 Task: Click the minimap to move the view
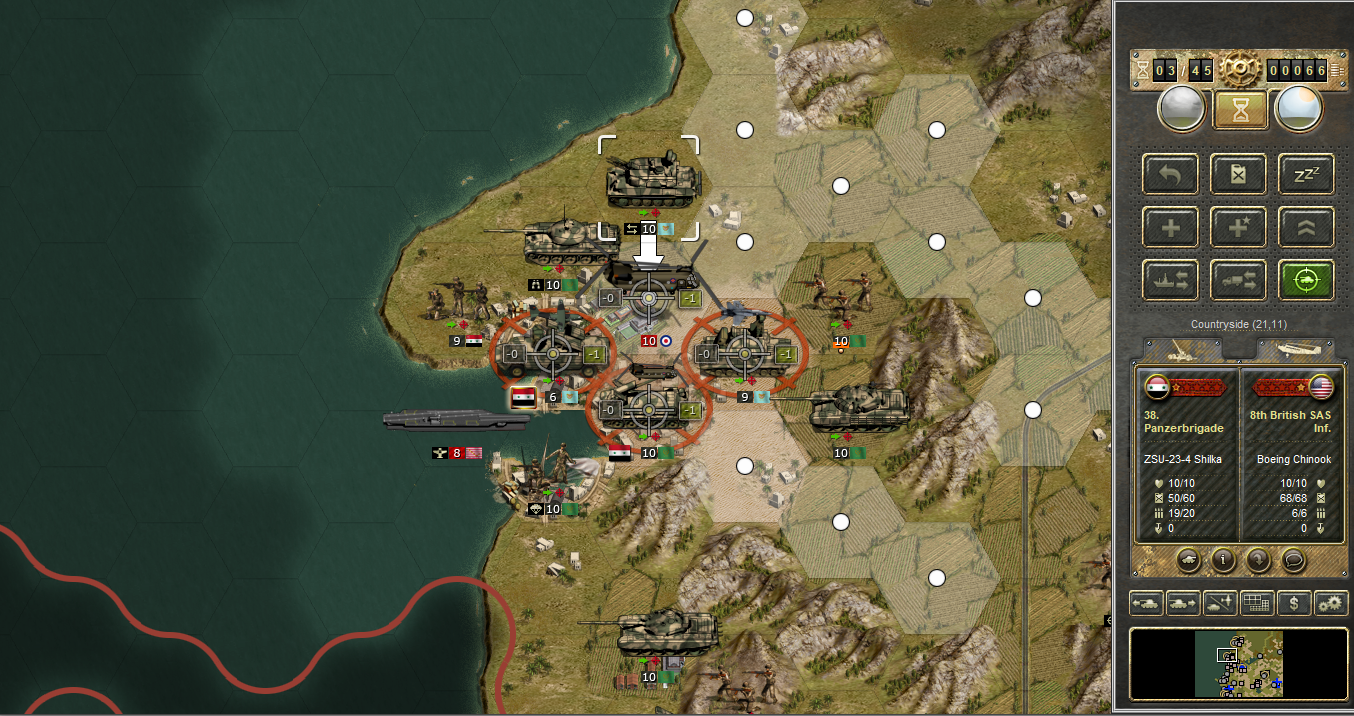tap(1239, 663)
